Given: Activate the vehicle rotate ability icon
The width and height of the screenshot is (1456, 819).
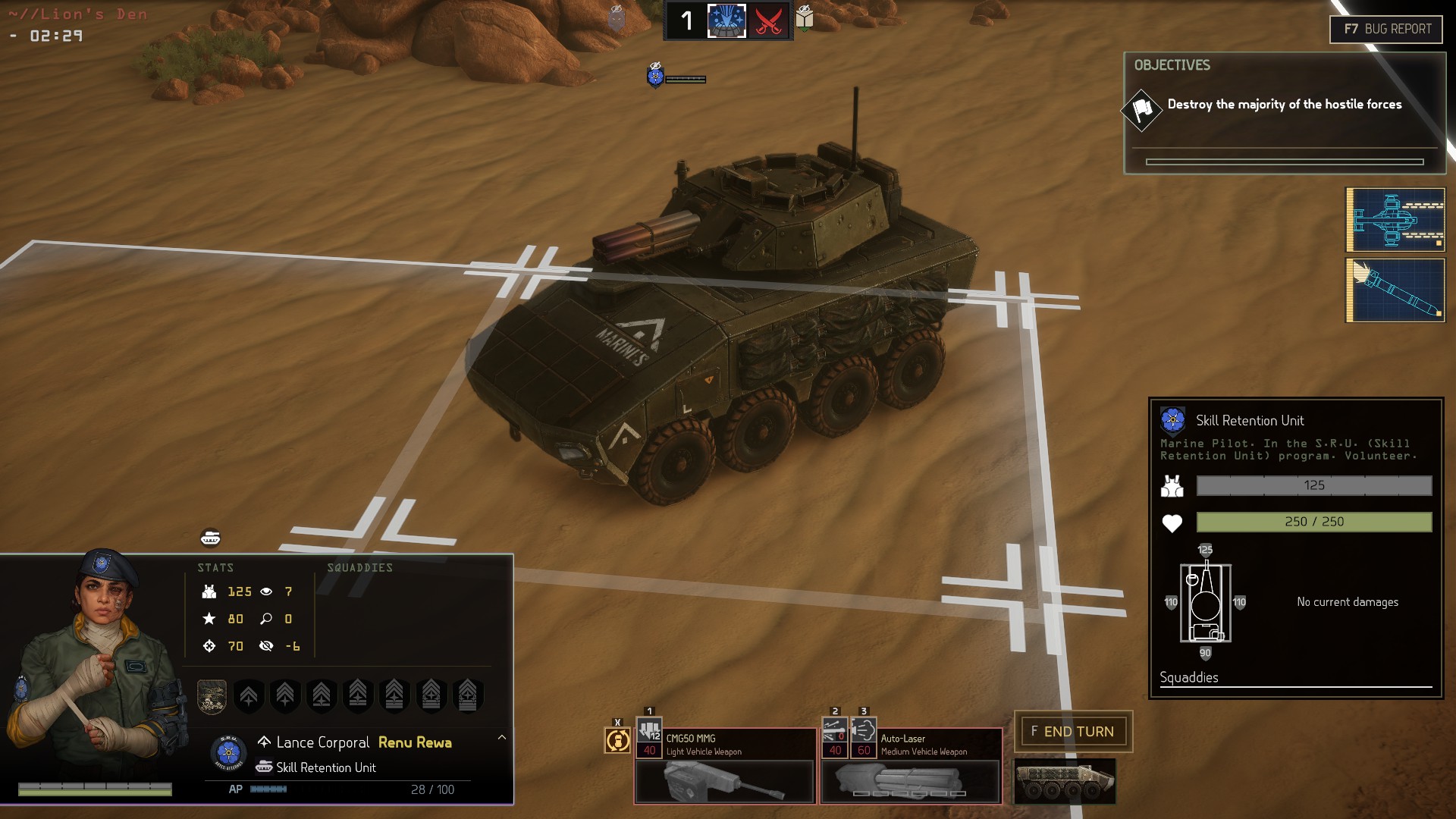Looking at the screenshot, I should pos(617,739).
